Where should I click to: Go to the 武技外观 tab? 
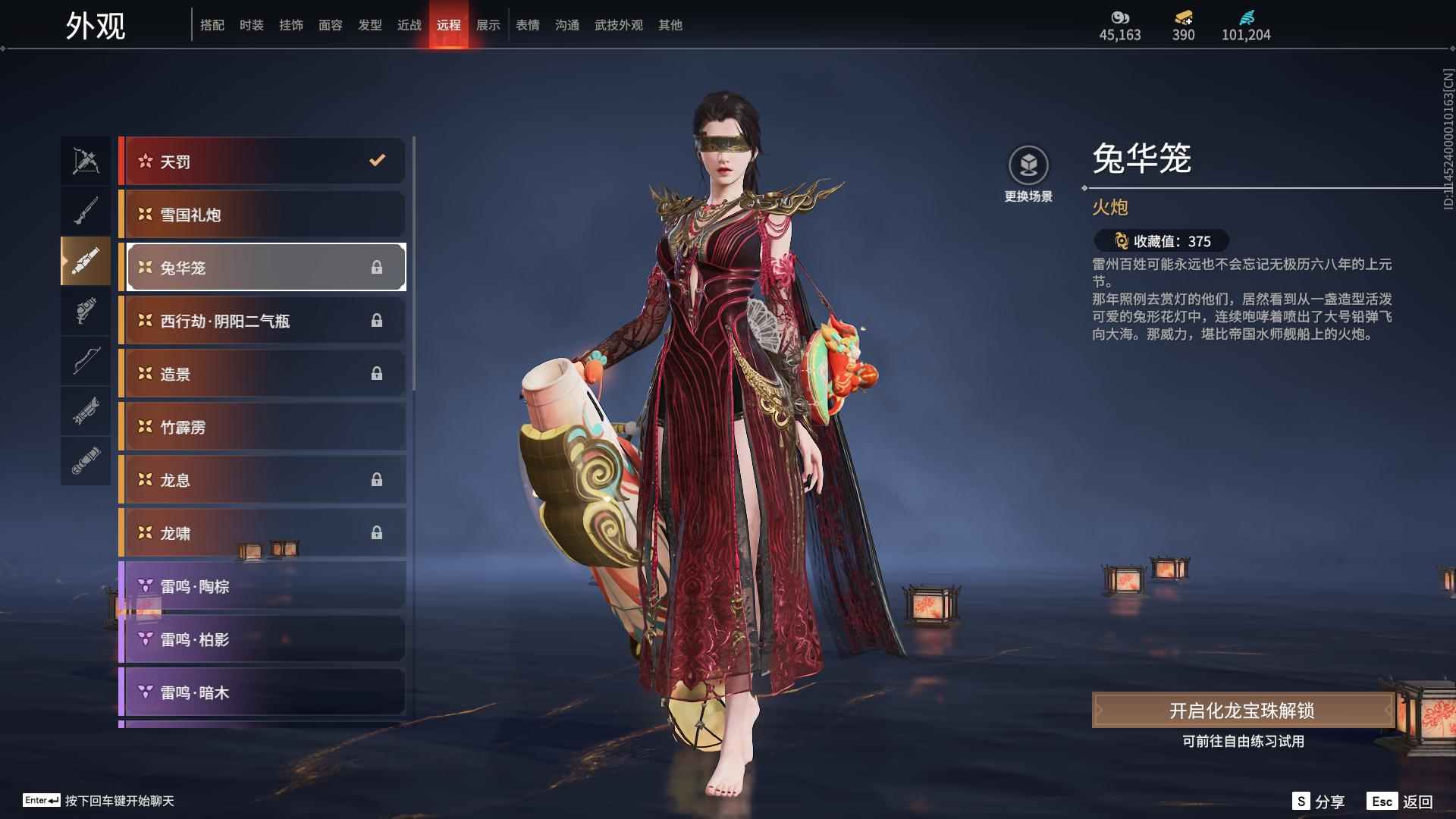coord(618,25)
